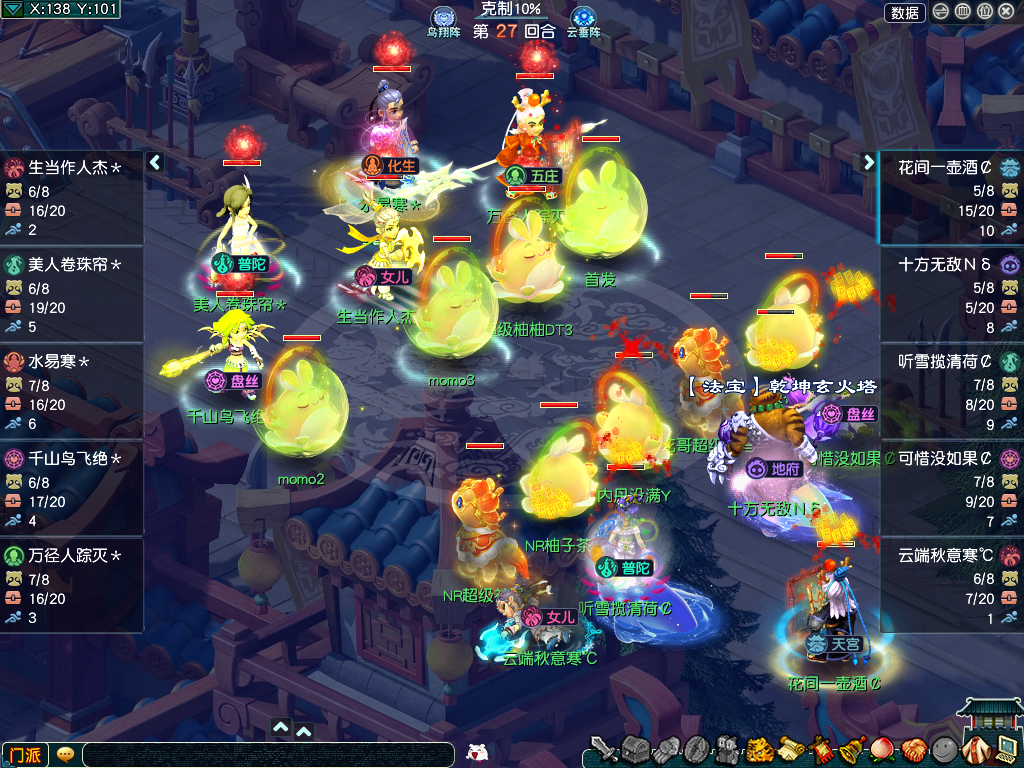Screen dimensions: 1024x768
Task: Select 云端秋意寒 in right team list
Action: [950, 586]
